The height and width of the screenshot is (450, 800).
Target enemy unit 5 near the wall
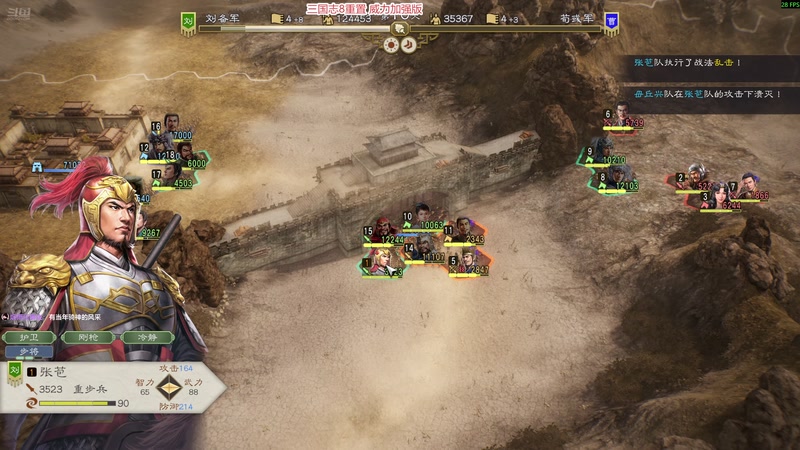coord(468,261)
